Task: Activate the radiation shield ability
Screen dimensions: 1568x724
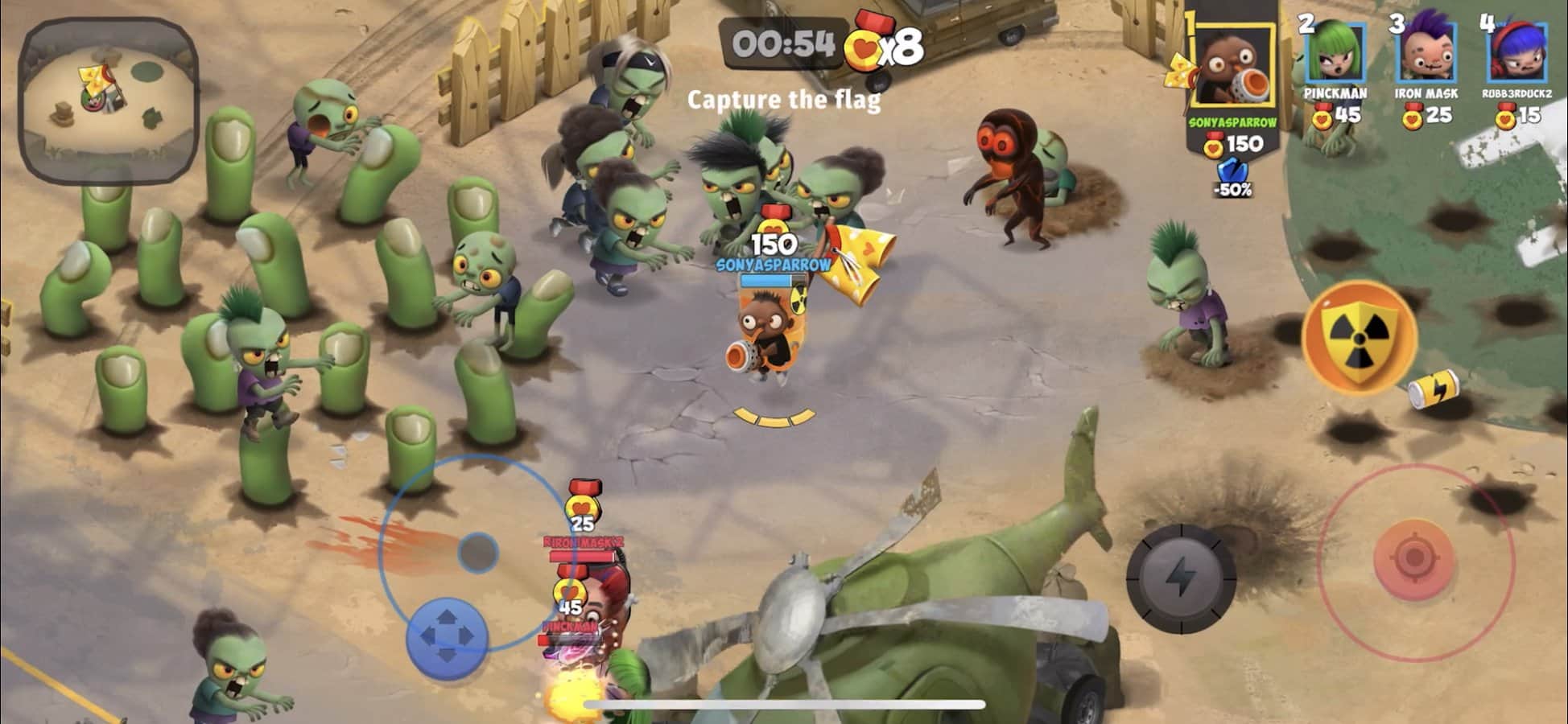Action: click(x=1359, y=336)
